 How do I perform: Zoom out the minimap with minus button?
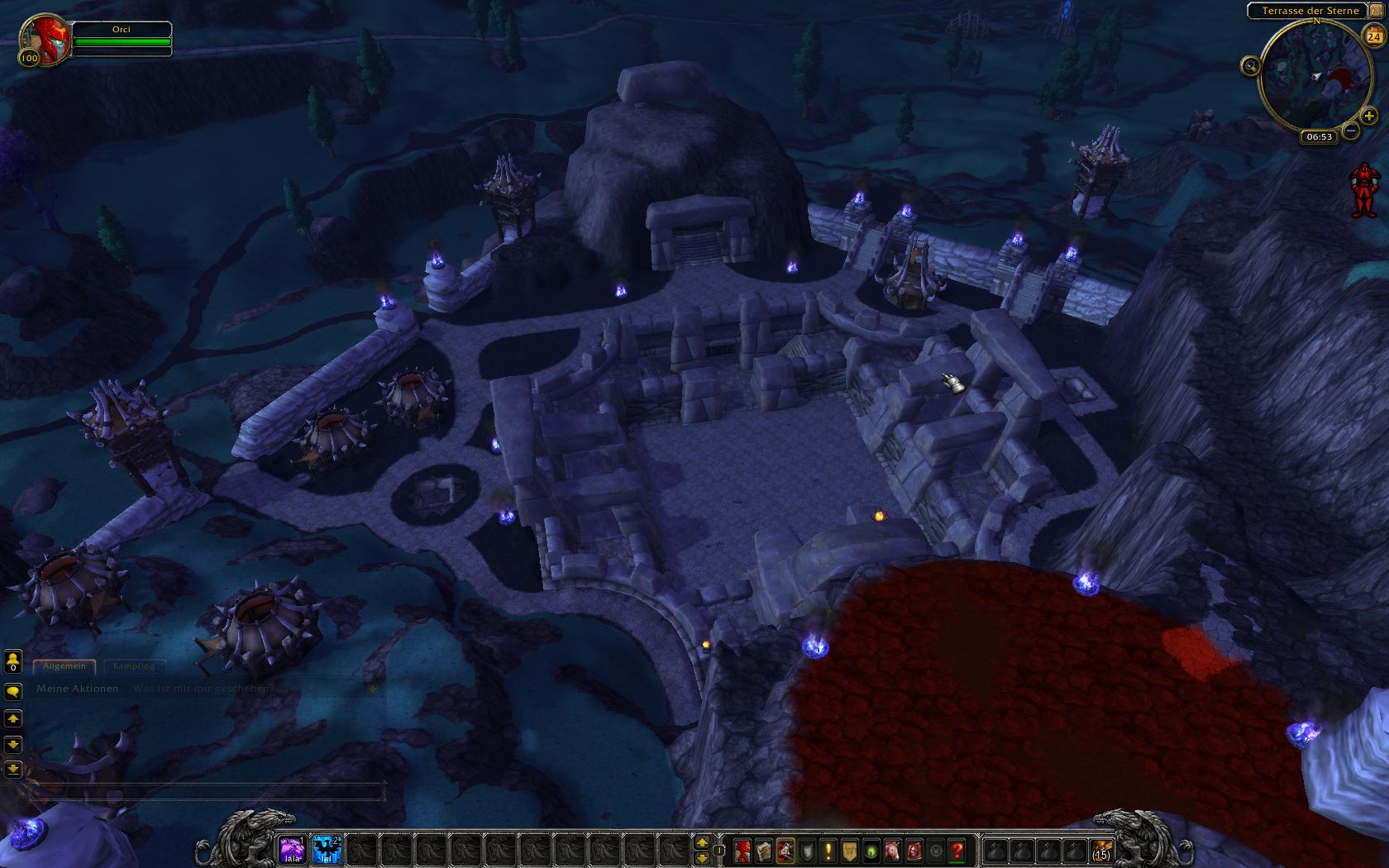pos(1351,130)
